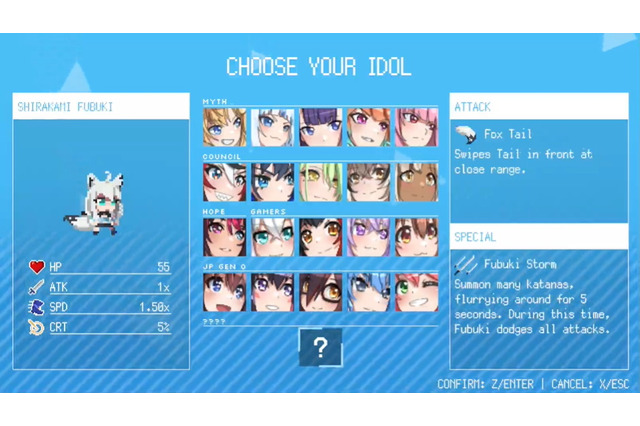
Task: Pick Tsukumo Sana from Council
Action: pos(416,183)
